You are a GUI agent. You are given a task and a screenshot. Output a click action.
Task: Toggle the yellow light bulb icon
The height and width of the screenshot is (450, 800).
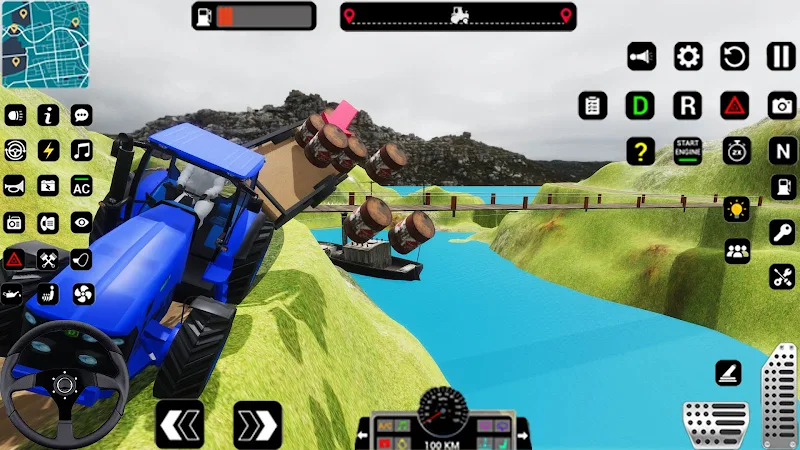(x=737, y=210)
